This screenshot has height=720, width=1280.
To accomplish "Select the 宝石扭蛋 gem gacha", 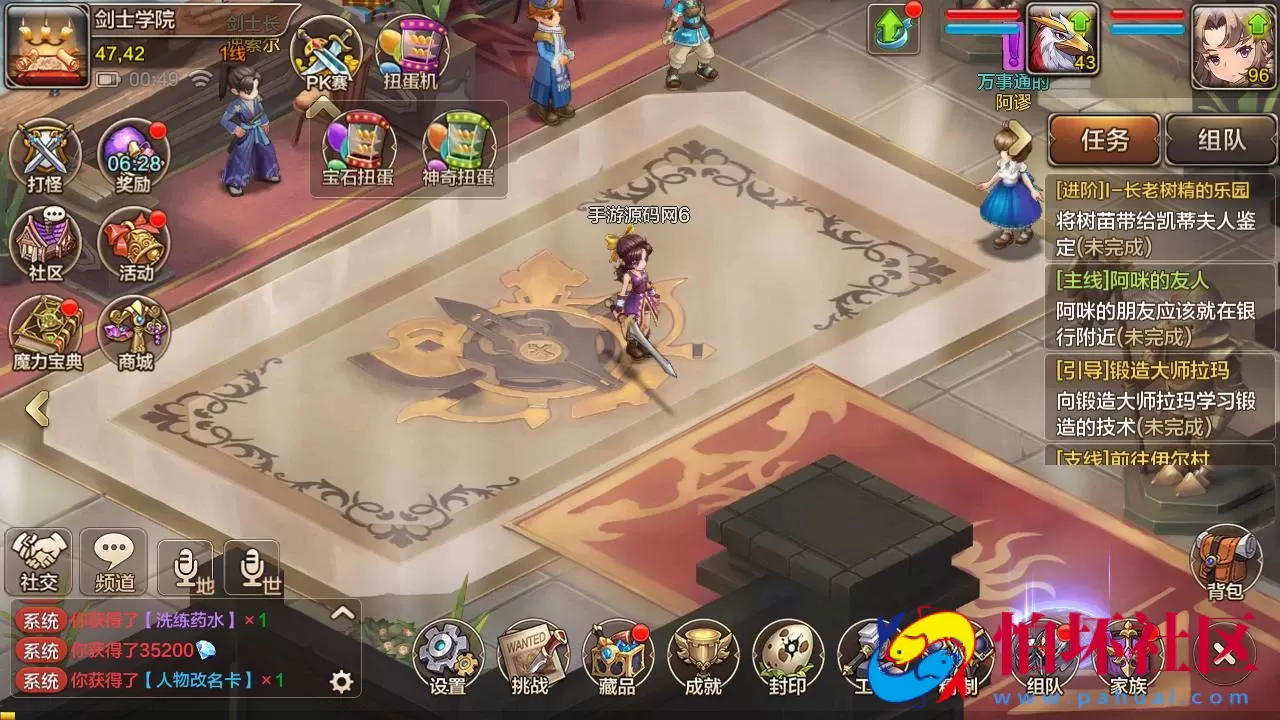I will point(358,150).
